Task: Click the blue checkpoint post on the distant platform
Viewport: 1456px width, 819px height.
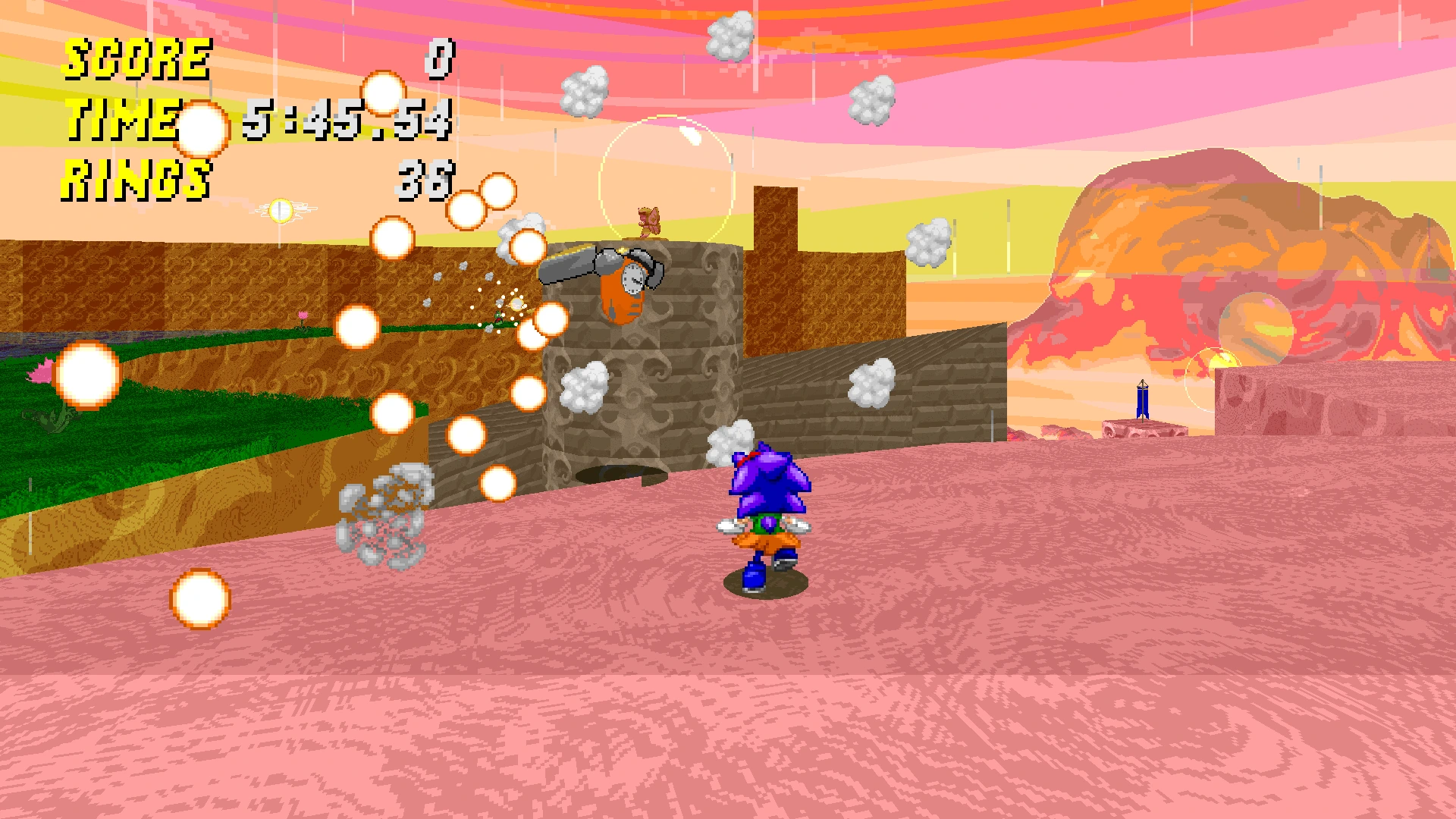Action: pos(1141,400)
